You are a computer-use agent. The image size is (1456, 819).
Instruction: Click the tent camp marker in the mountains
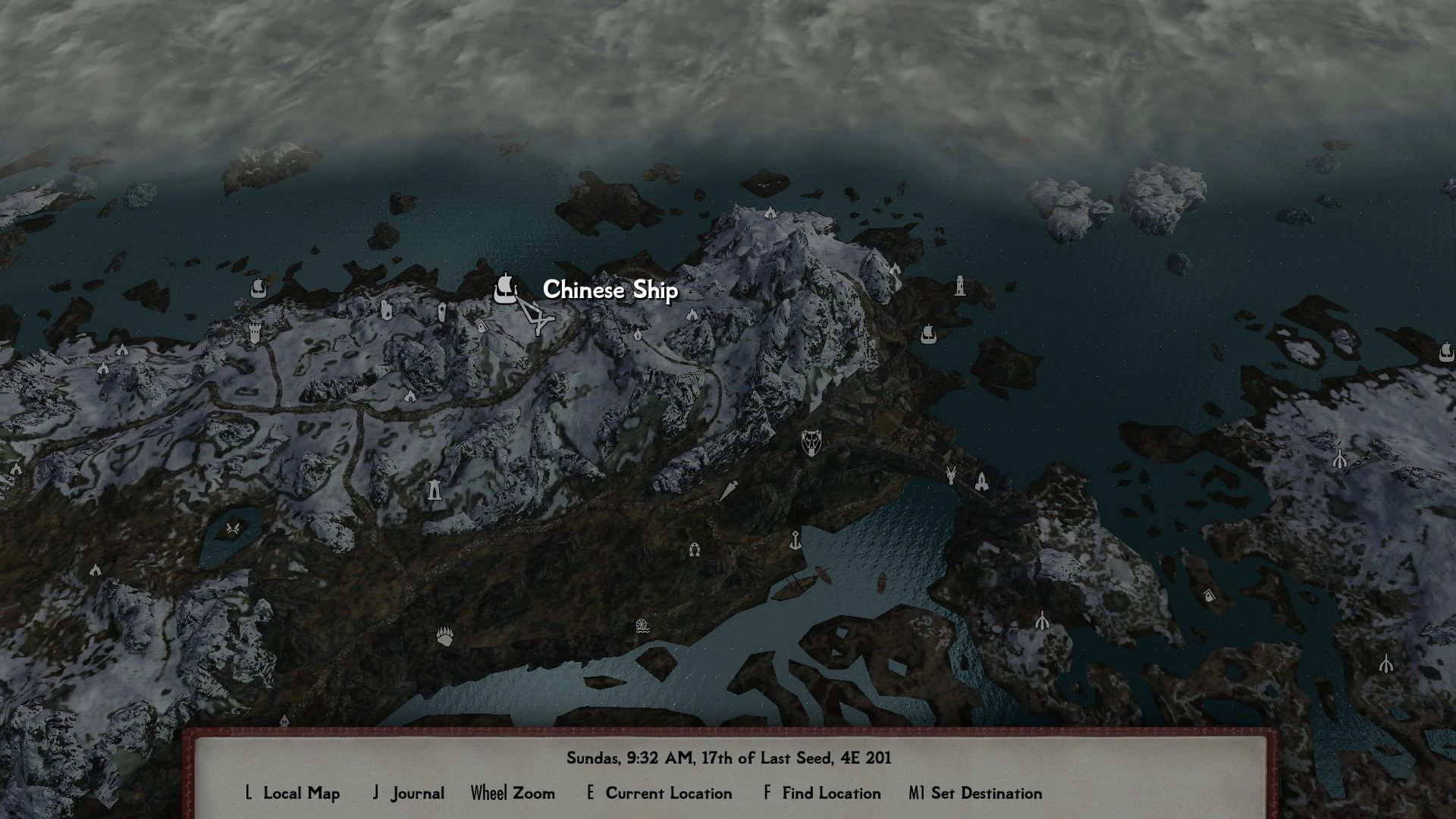pyautogui.click(x=410, y=397)
